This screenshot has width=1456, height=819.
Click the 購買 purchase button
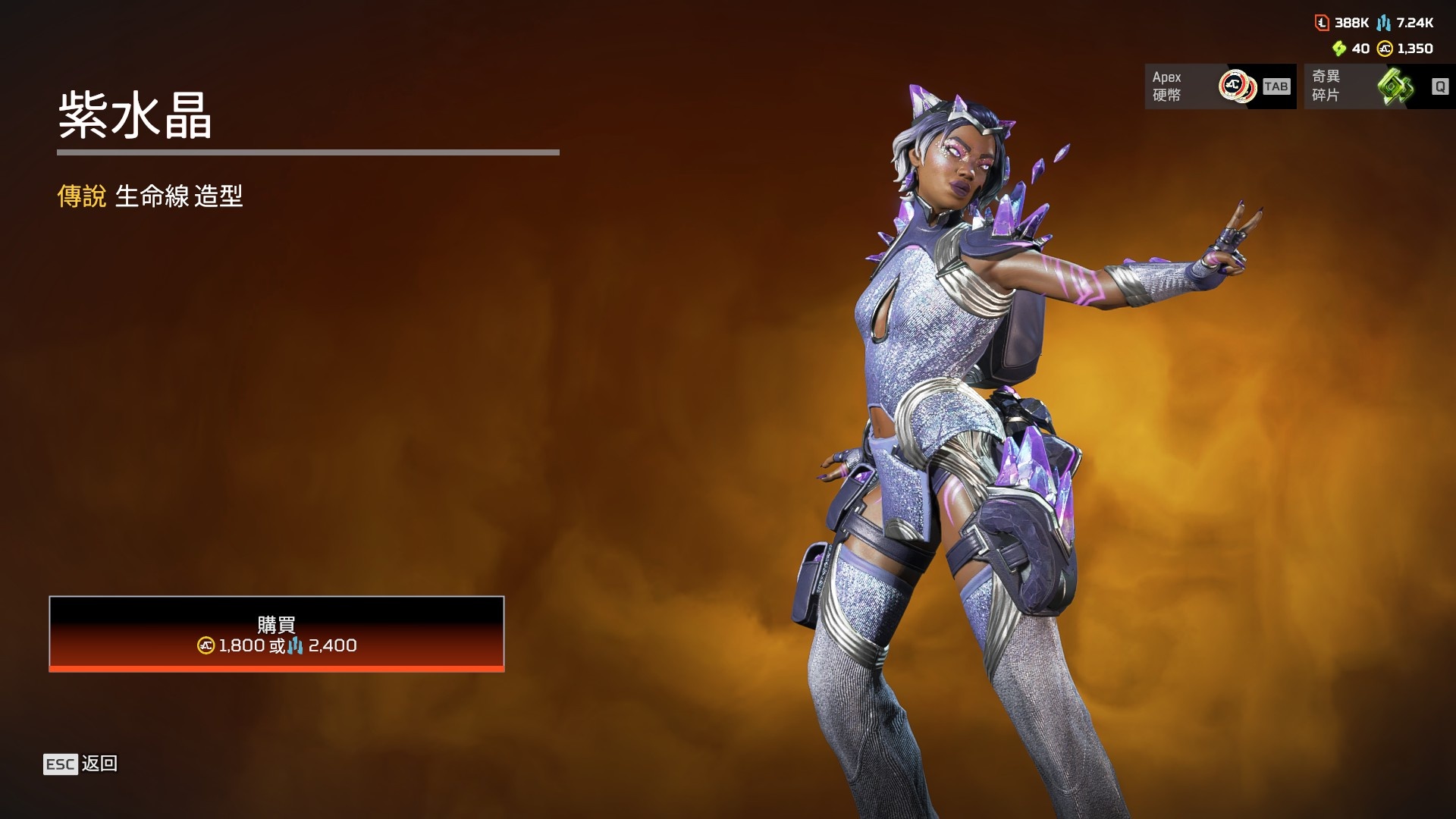click(x=277, y=634)
